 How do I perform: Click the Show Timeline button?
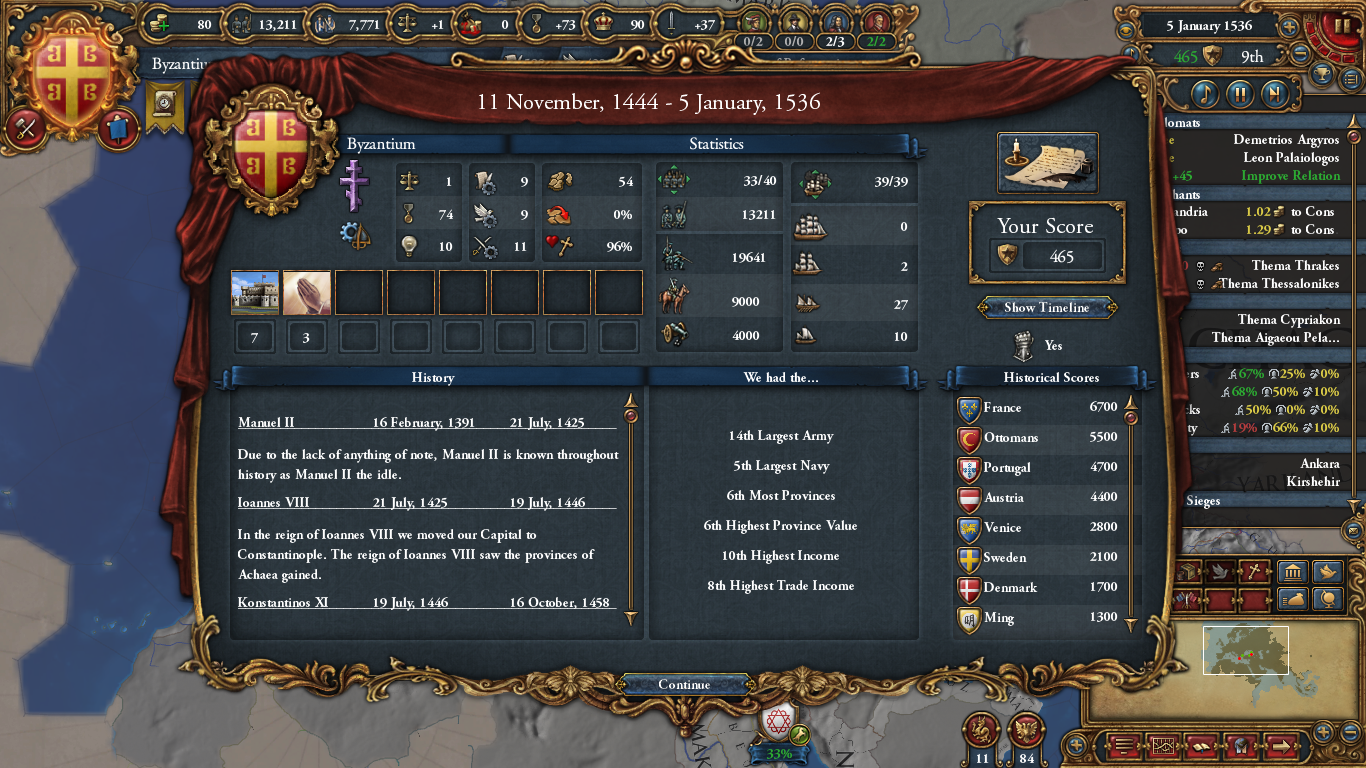pos(1046,307)
